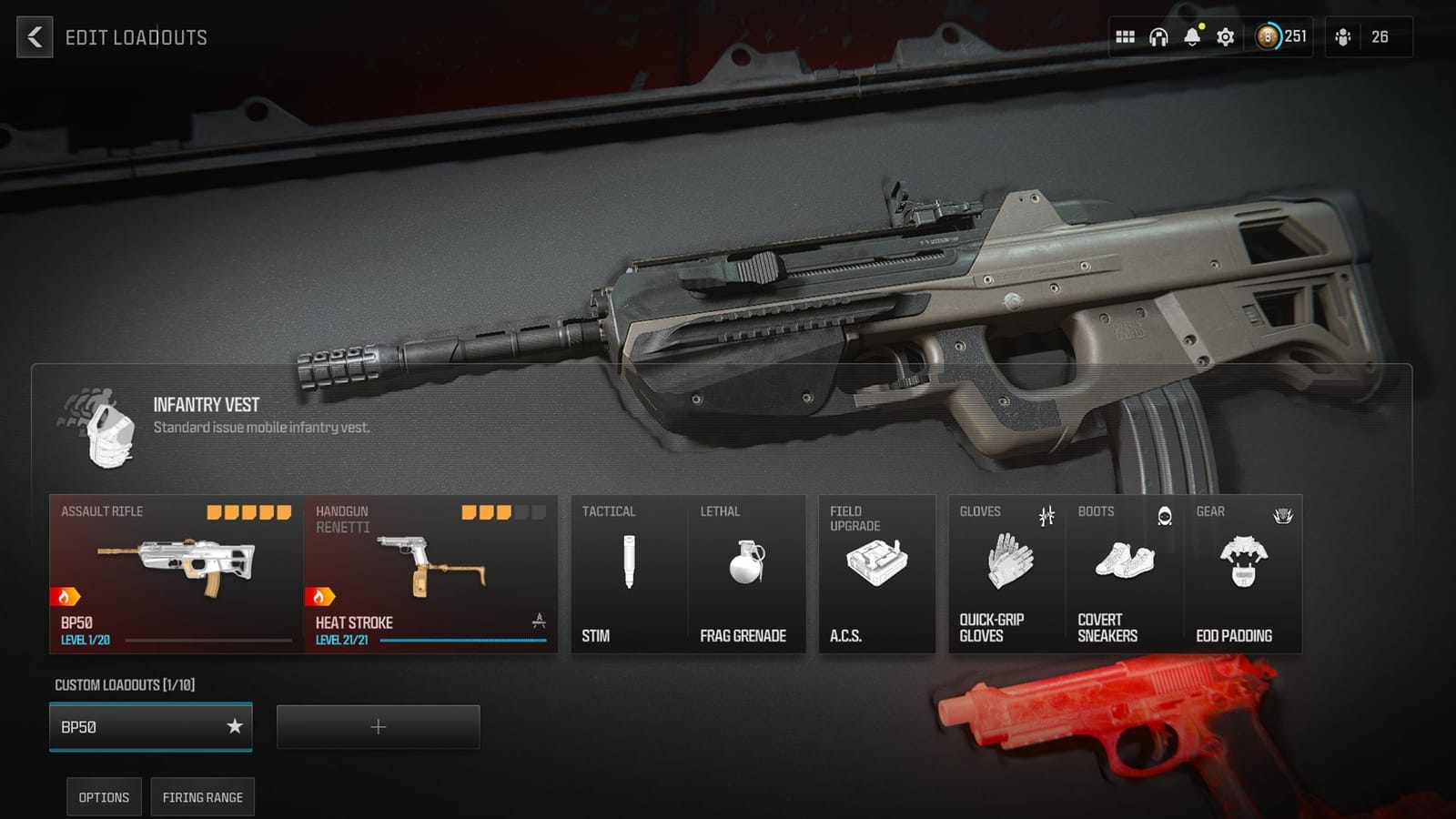Open the Firing Range
Screen dimensions: 1456x819
[202, 796]
